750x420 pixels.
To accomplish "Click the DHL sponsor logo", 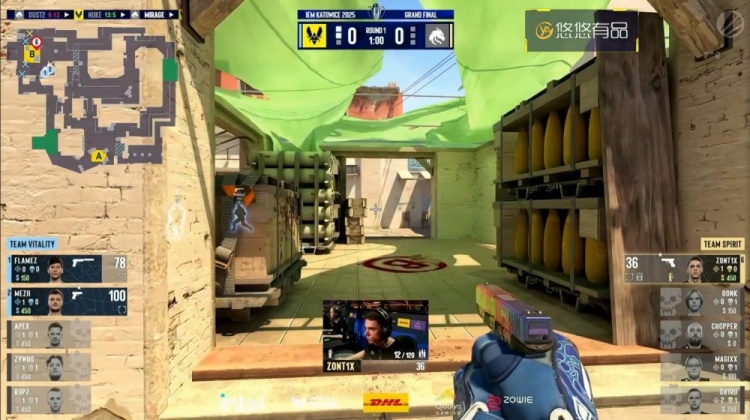I will coord(385,402).
